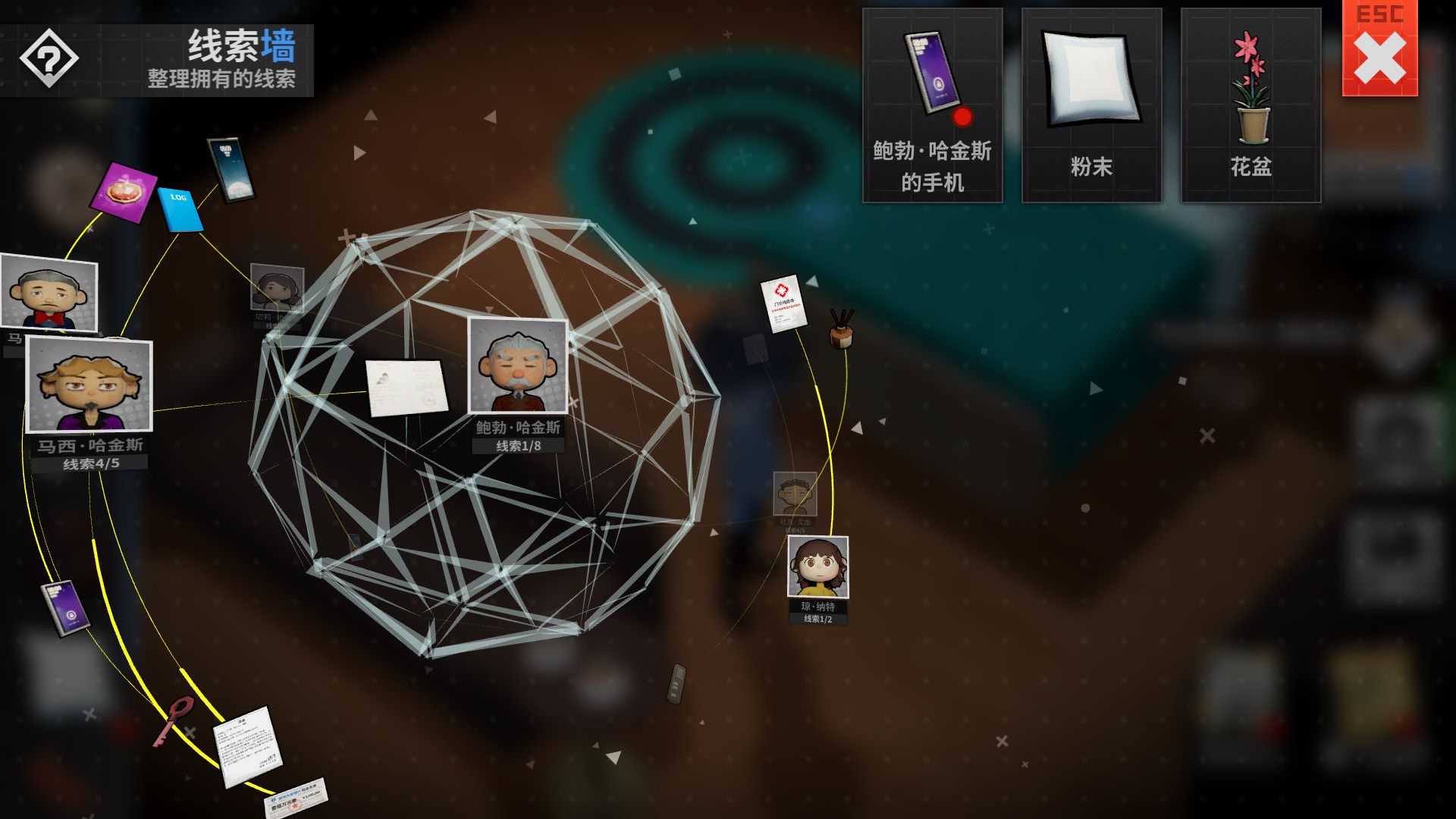Screen dimensions: 1456x819
Task: Click the question mark help icon
Action: click(49, 59)
